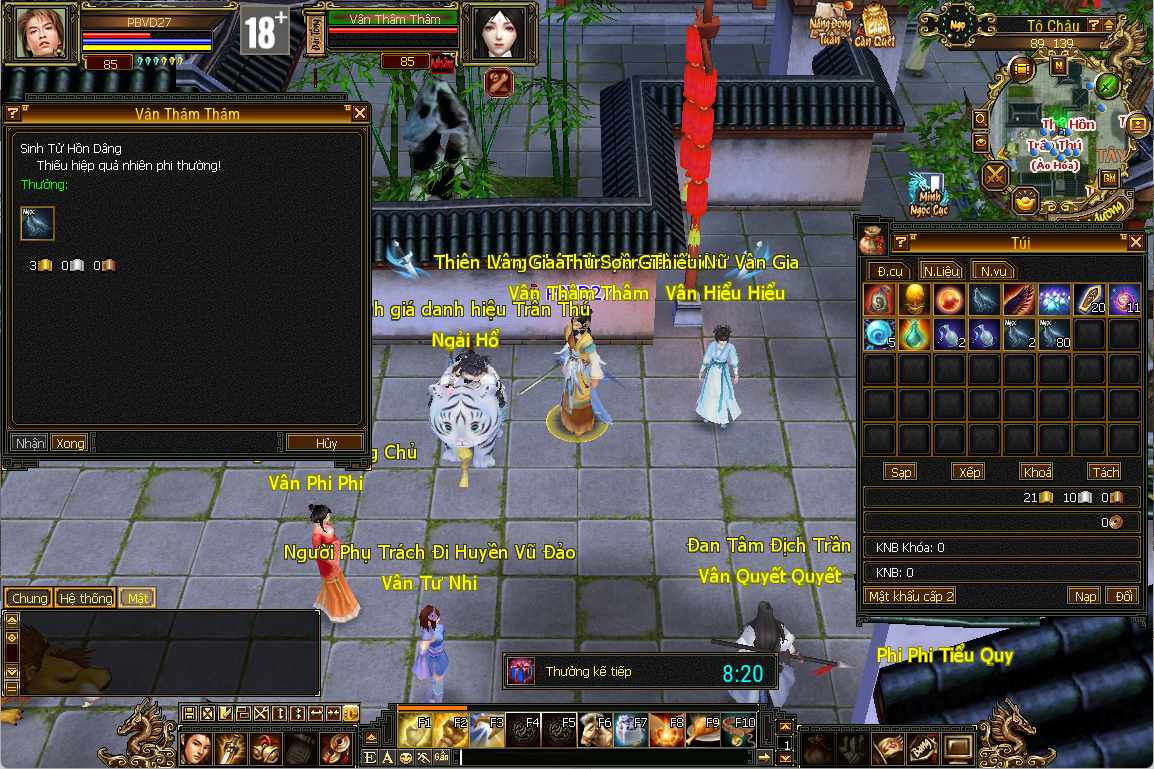Close the Túi bag window
This screenshot has width=1154, height=769.
point(1135,243)
